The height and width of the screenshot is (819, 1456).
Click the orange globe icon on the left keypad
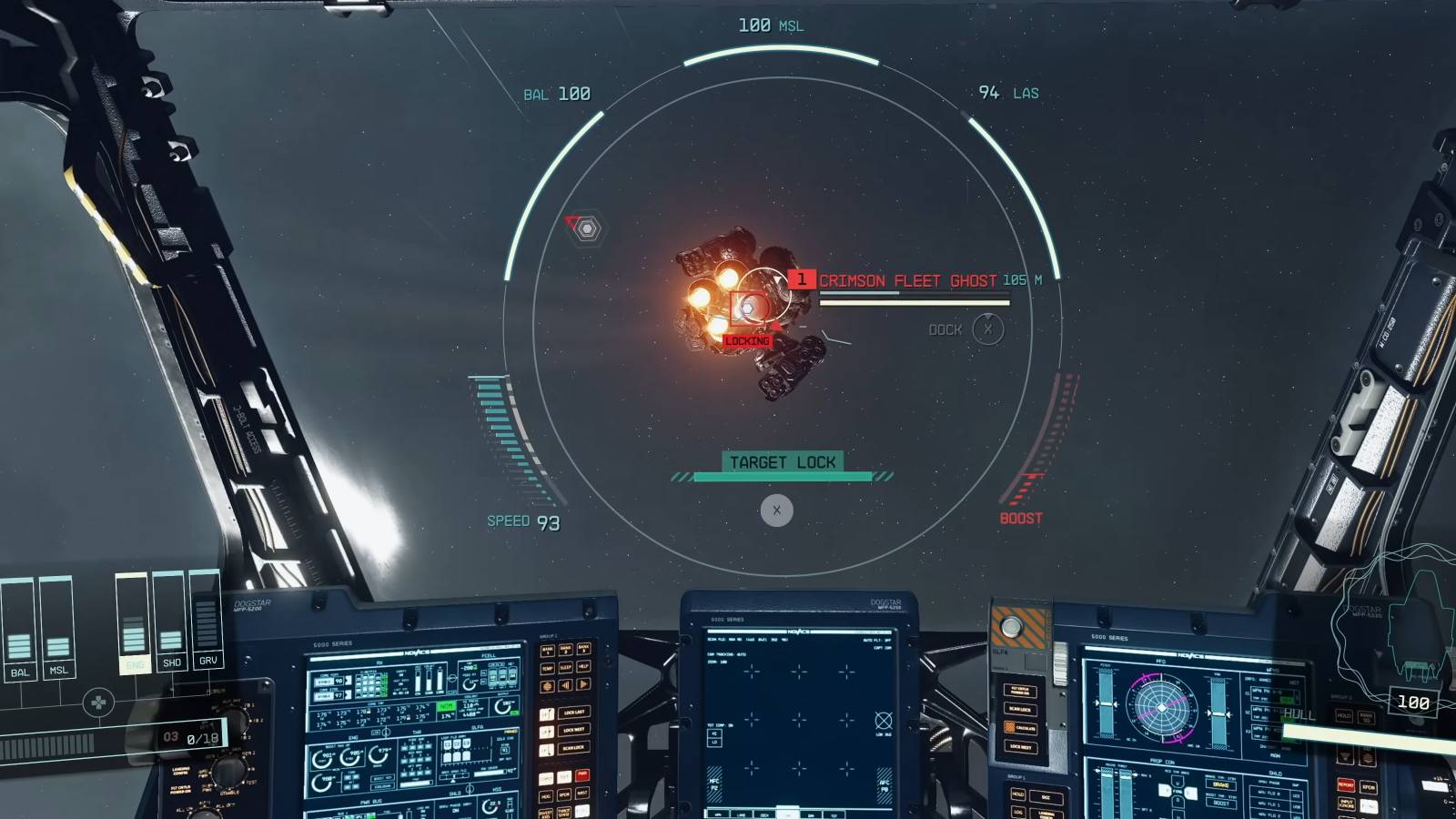tap(548, 685)
